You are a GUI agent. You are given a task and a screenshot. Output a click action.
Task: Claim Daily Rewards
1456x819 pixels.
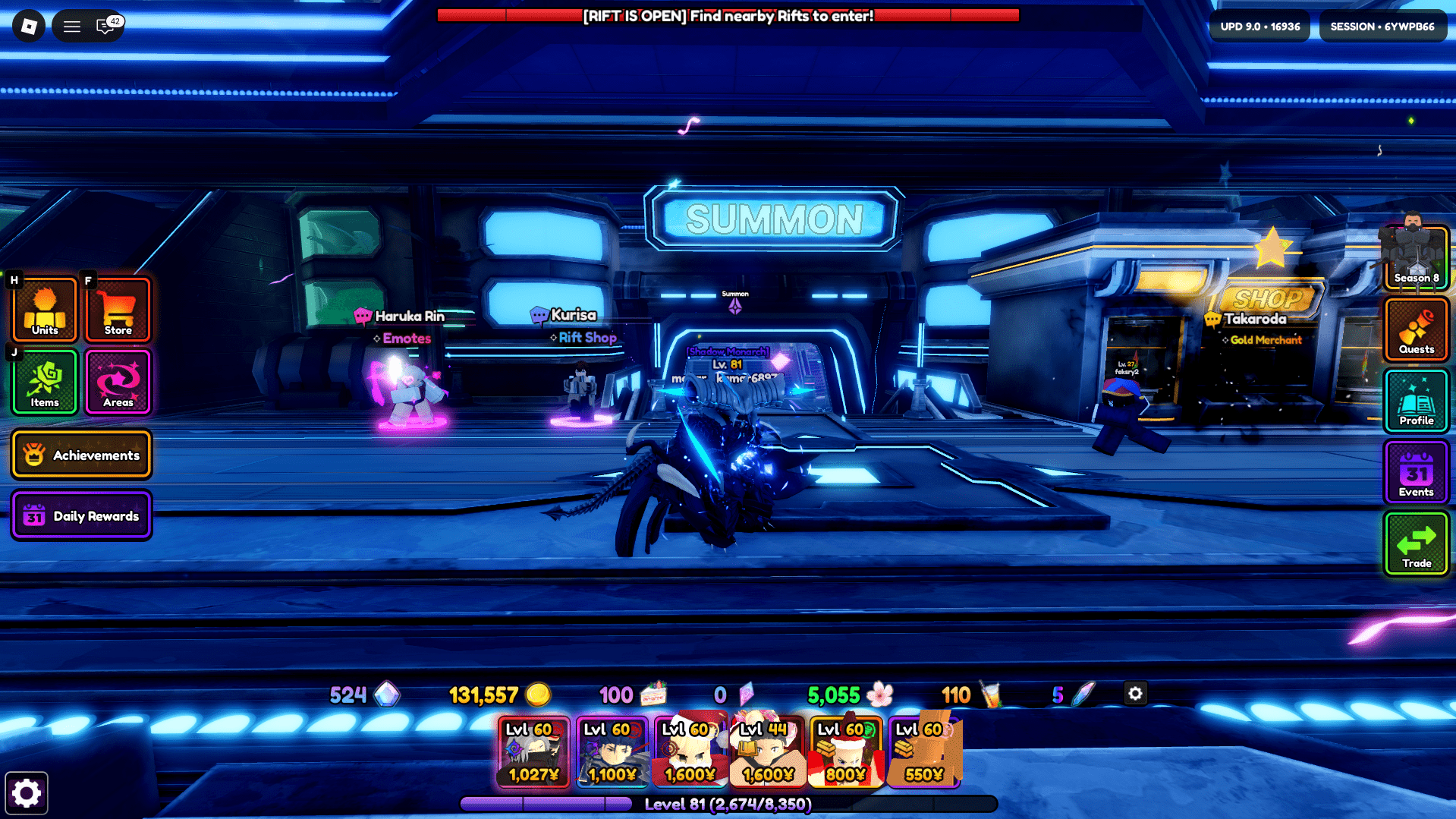pos(81,515)
